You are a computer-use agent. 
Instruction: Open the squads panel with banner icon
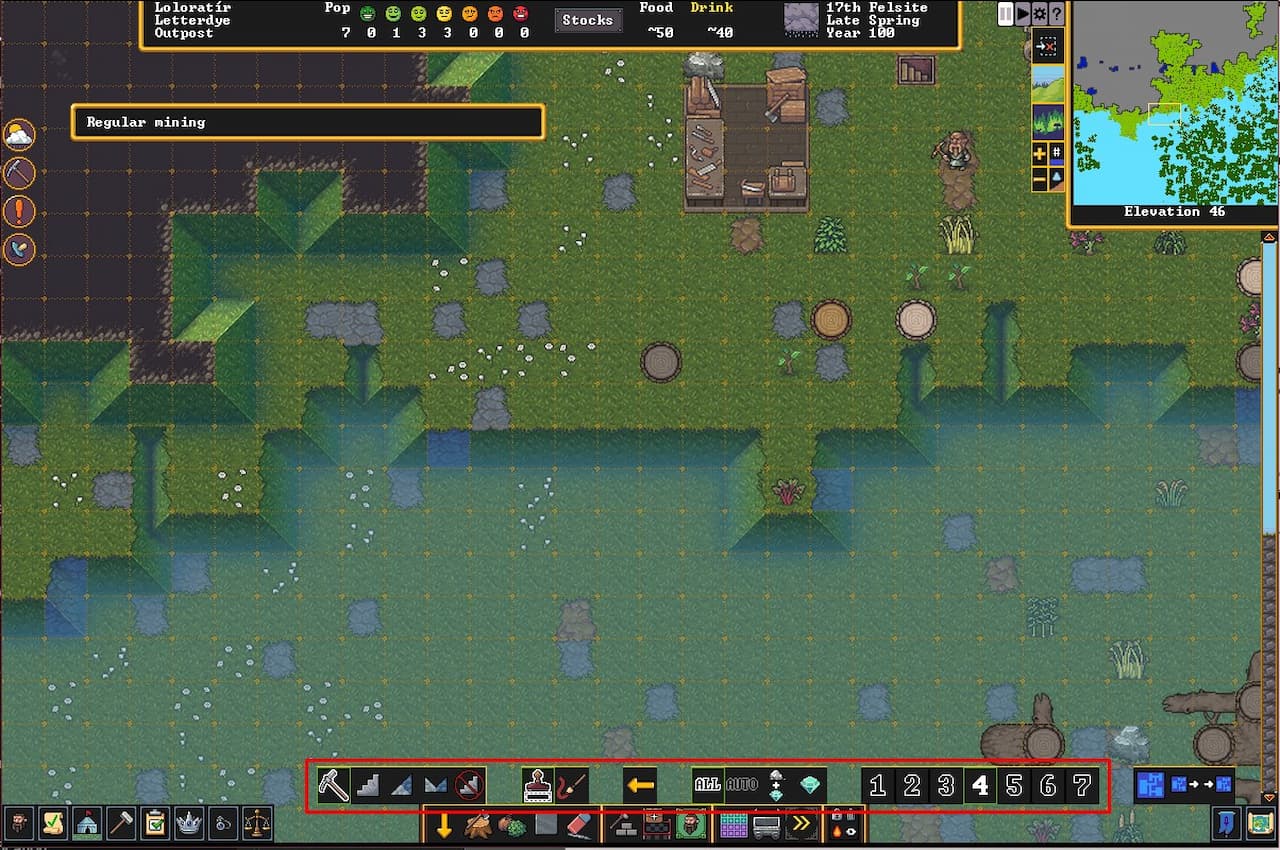[x=86, y=824]
